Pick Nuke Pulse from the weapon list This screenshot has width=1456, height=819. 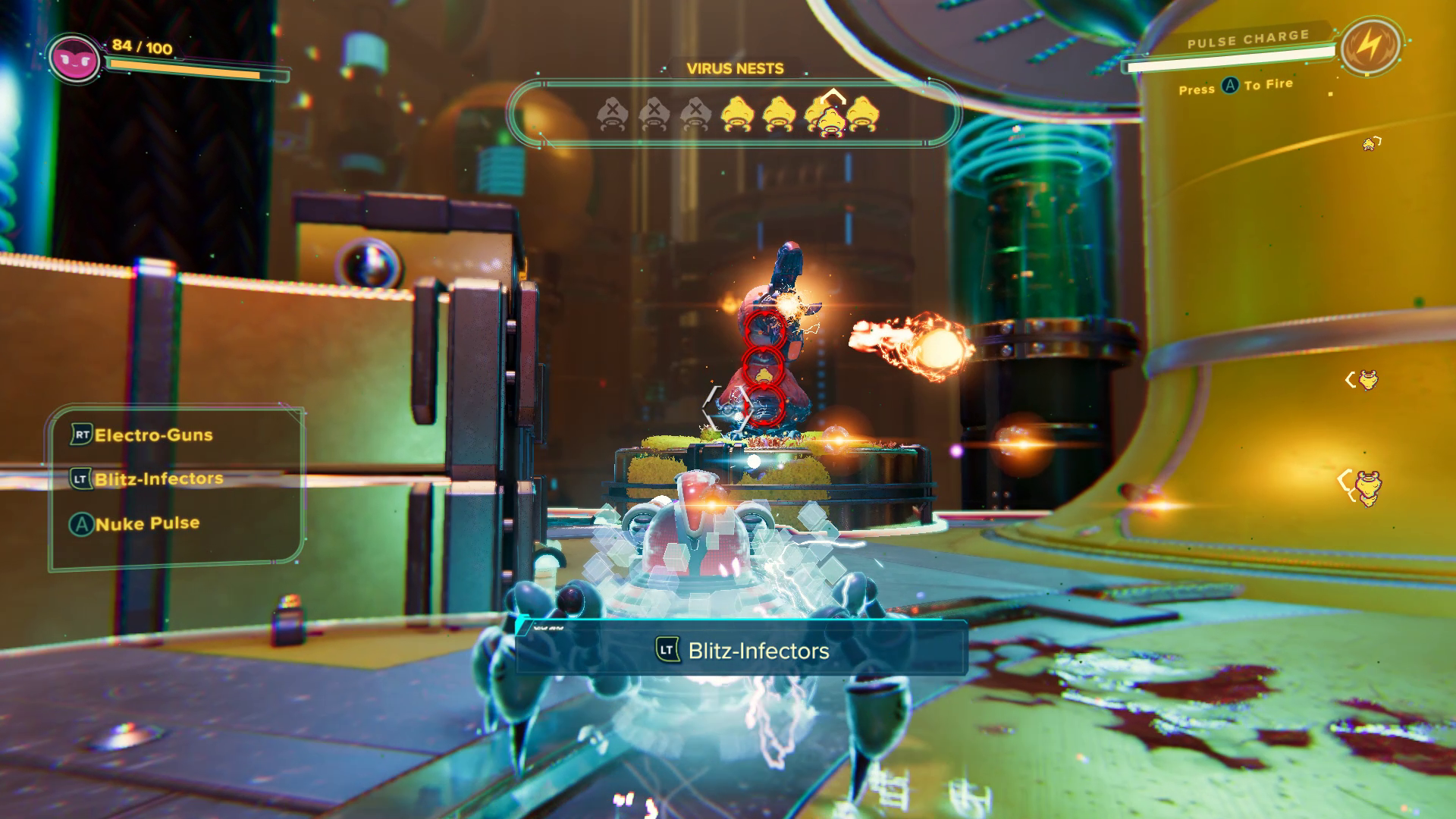pyautogui.click(x=146, y=523)
